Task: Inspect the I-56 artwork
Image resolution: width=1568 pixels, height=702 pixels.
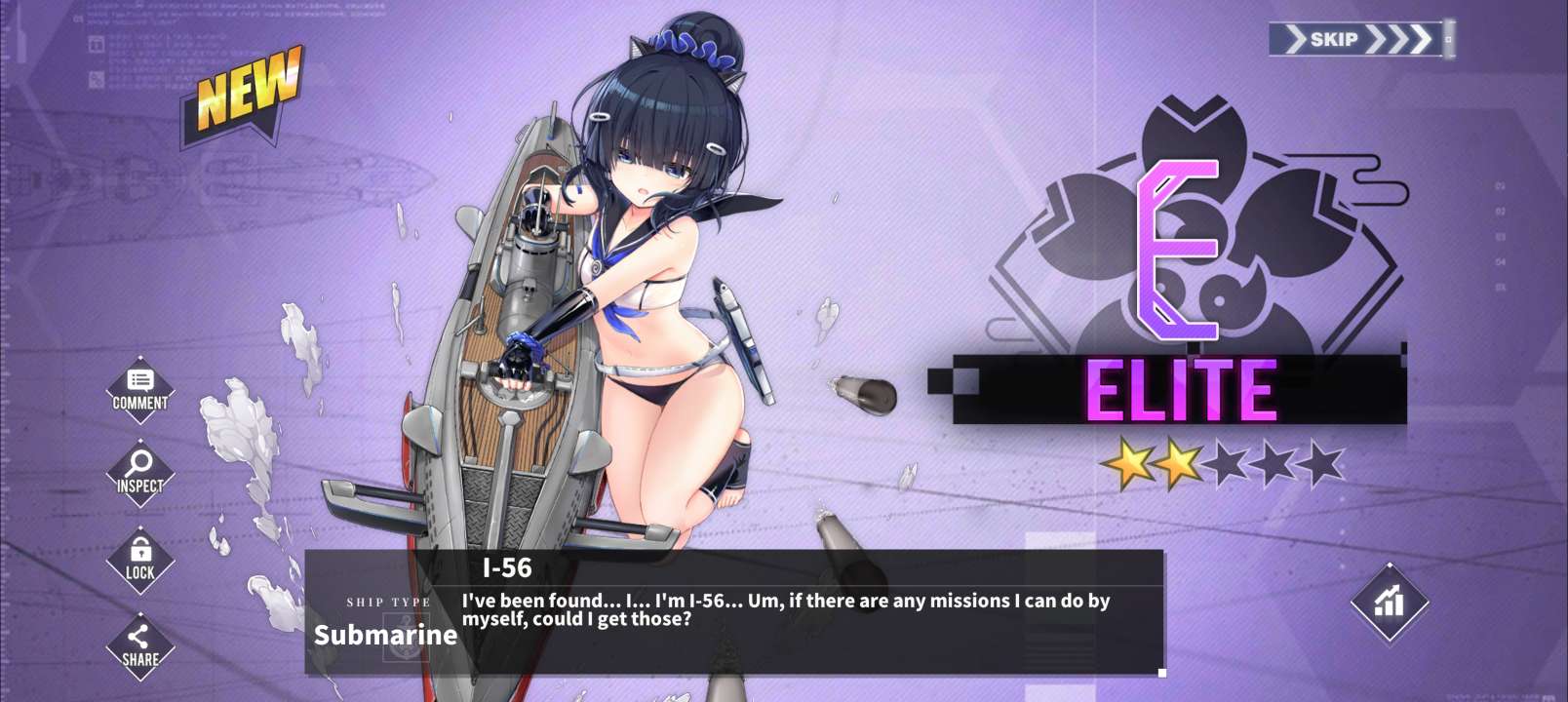Action: (x=139, y=472)
